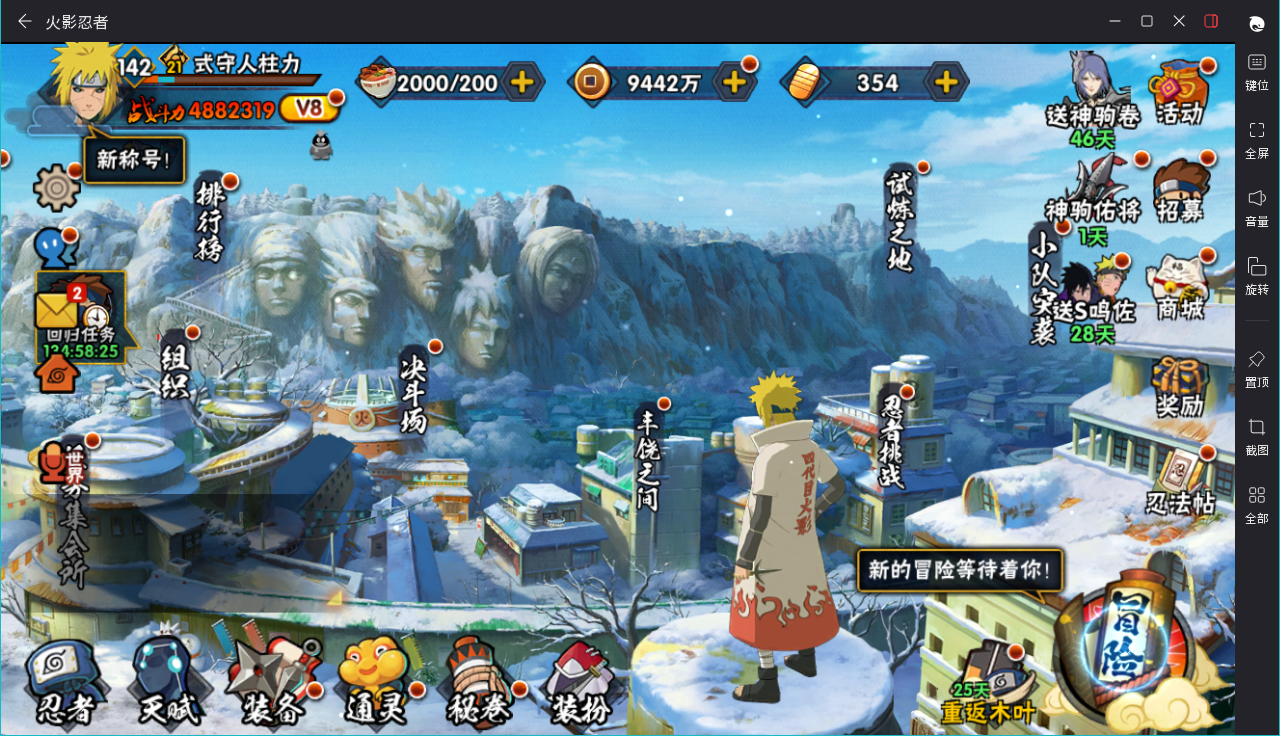Open the 招募 recruit screen
This screenshot has height=736, width=1280.
point(1179,190)
